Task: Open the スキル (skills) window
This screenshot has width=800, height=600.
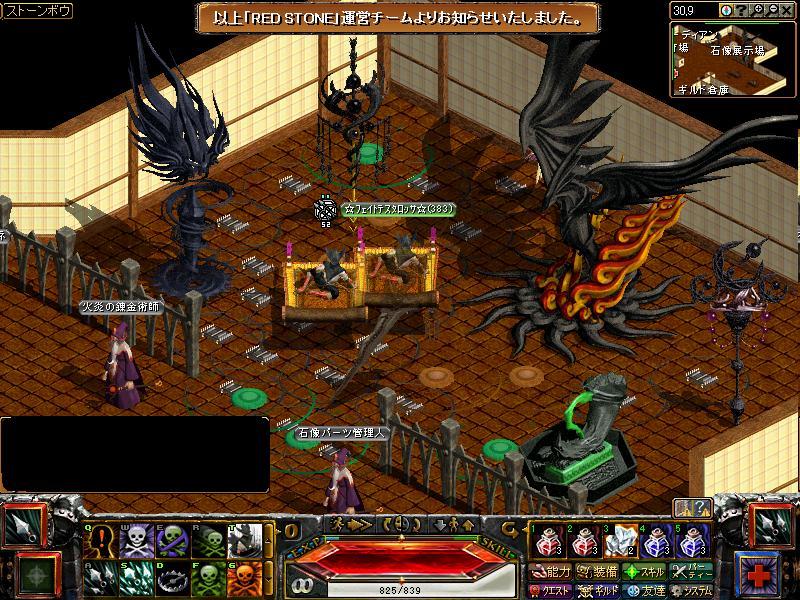Action: pyautogui.click(x=645, y=572)
